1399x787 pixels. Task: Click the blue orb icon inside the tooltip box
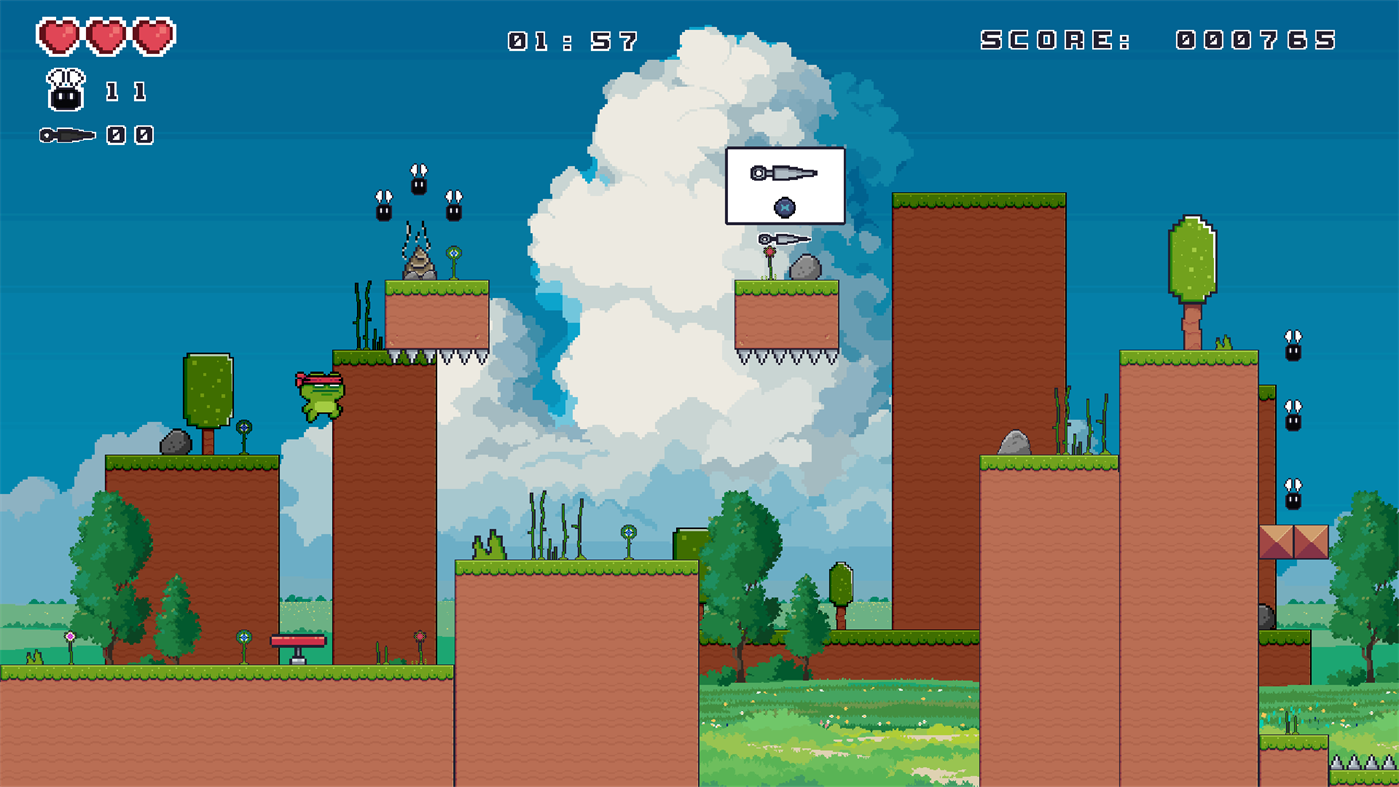click(786, 207)
